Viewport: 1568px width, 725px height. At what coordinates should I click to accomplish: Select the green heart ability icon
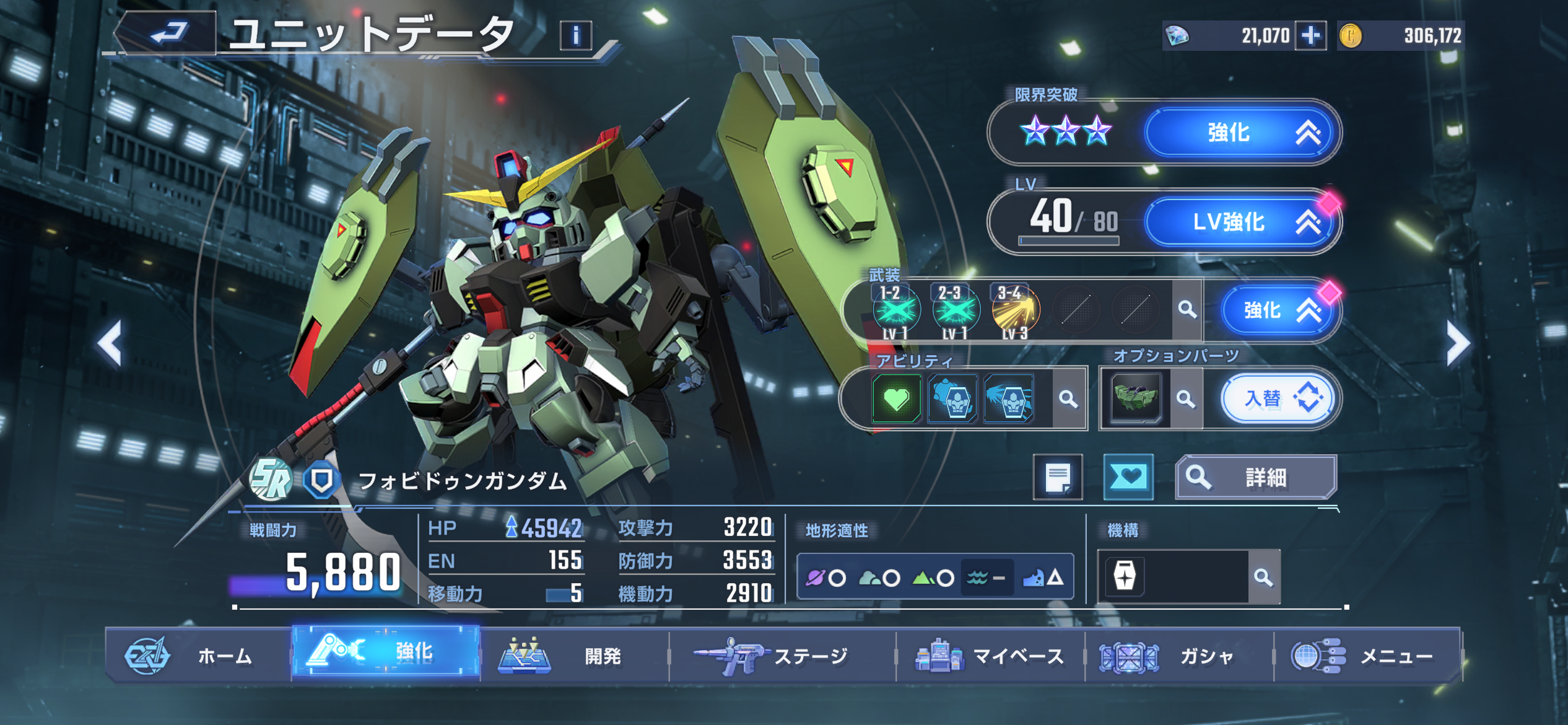[x=896, y=398]
